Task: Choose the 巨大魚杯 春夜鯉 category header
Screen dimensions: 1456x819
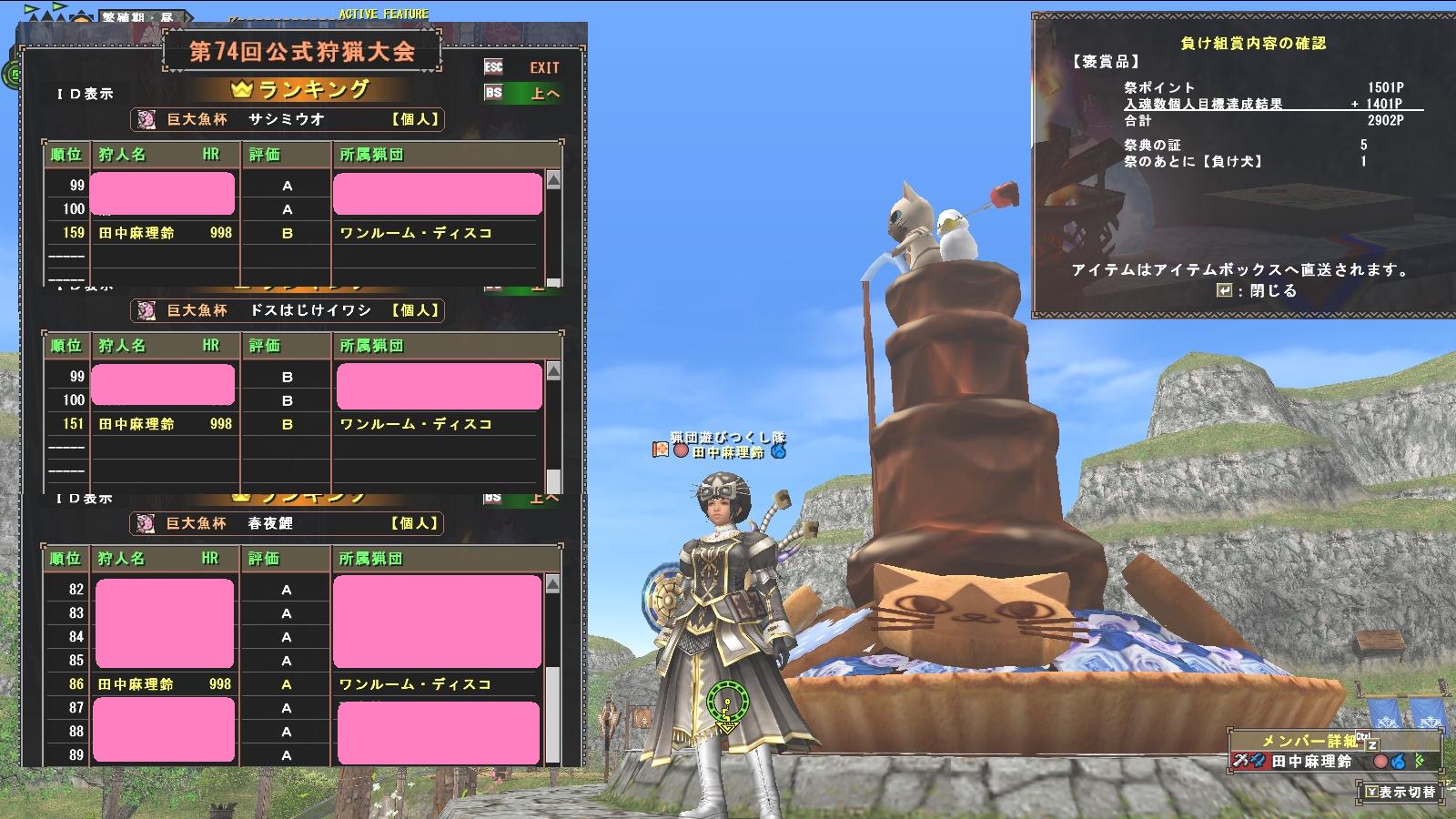Action: pos(288,523)
